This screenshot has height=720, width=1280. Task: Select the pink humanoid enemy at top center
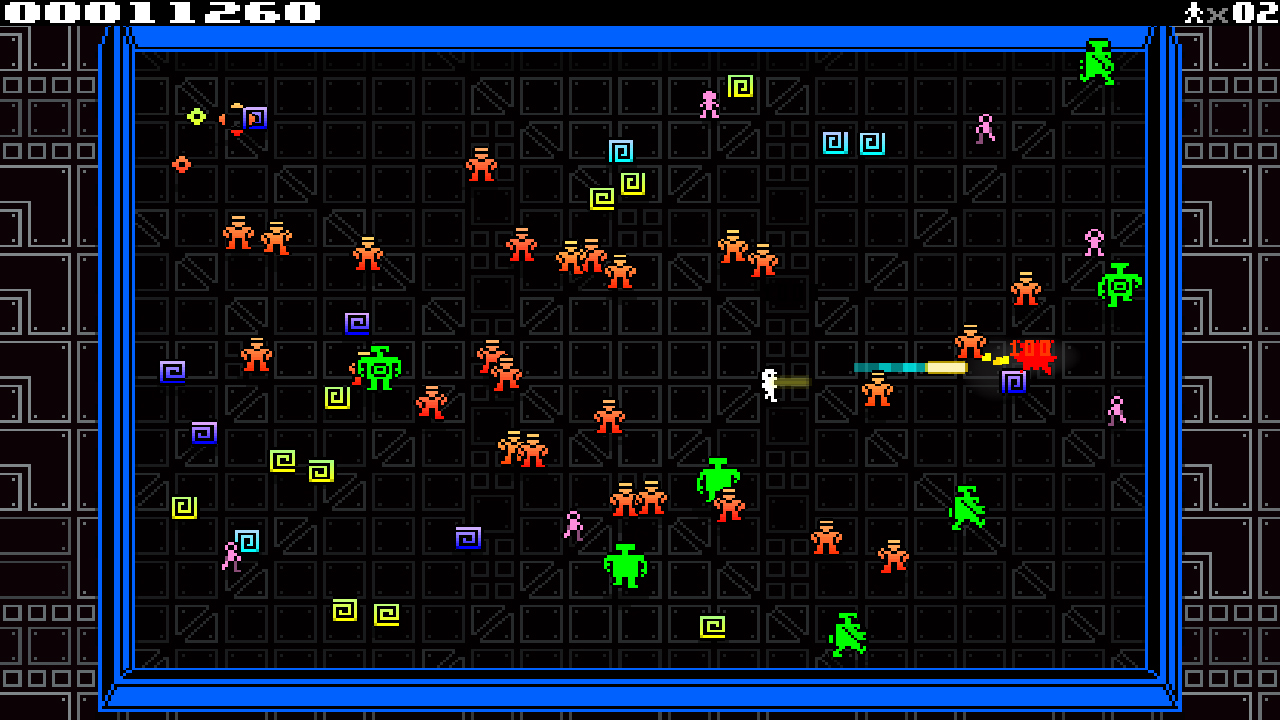[x=710, y=102]
